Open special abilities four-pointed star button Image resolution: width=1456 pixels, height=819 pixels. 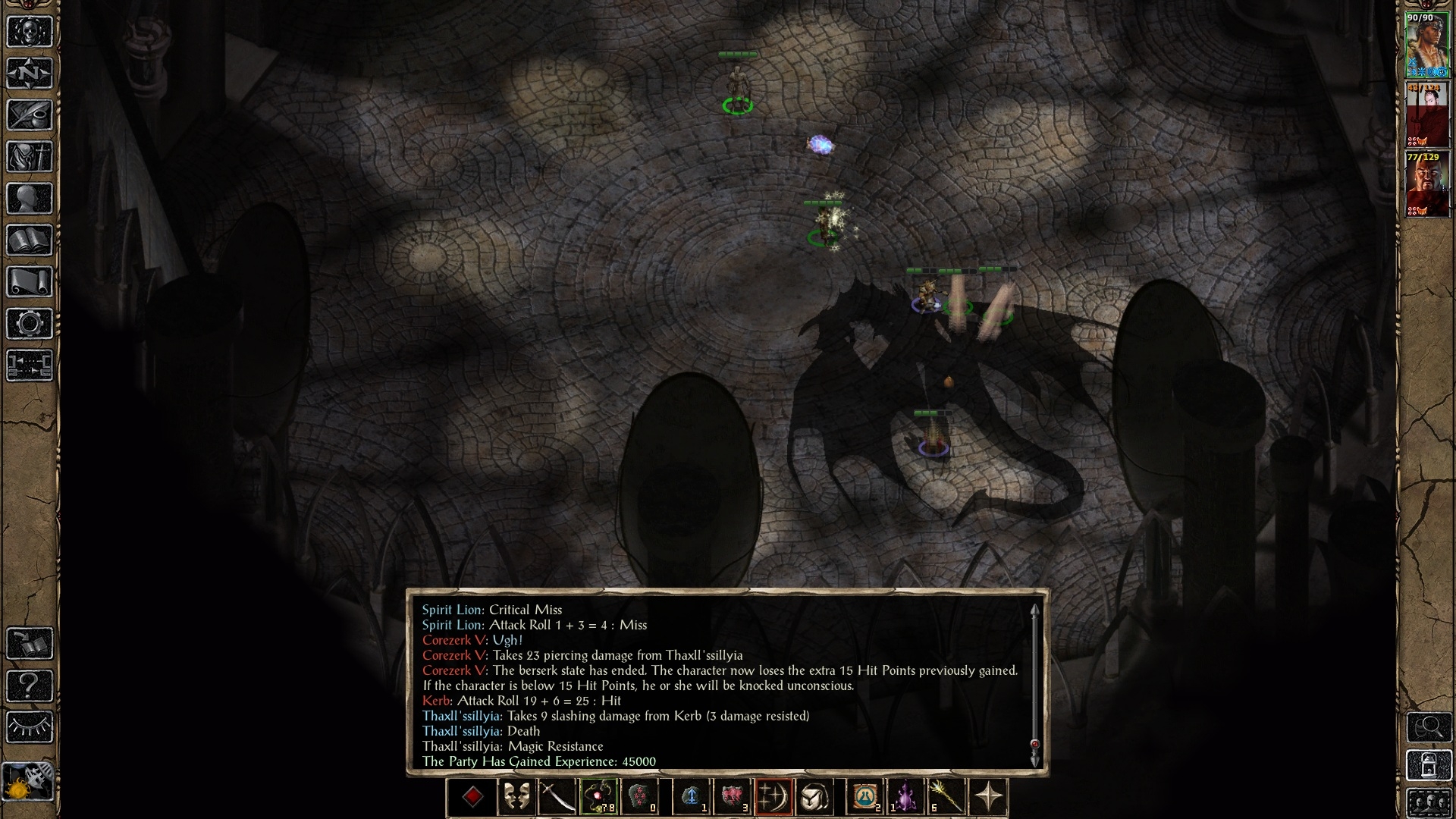point(989,797)
